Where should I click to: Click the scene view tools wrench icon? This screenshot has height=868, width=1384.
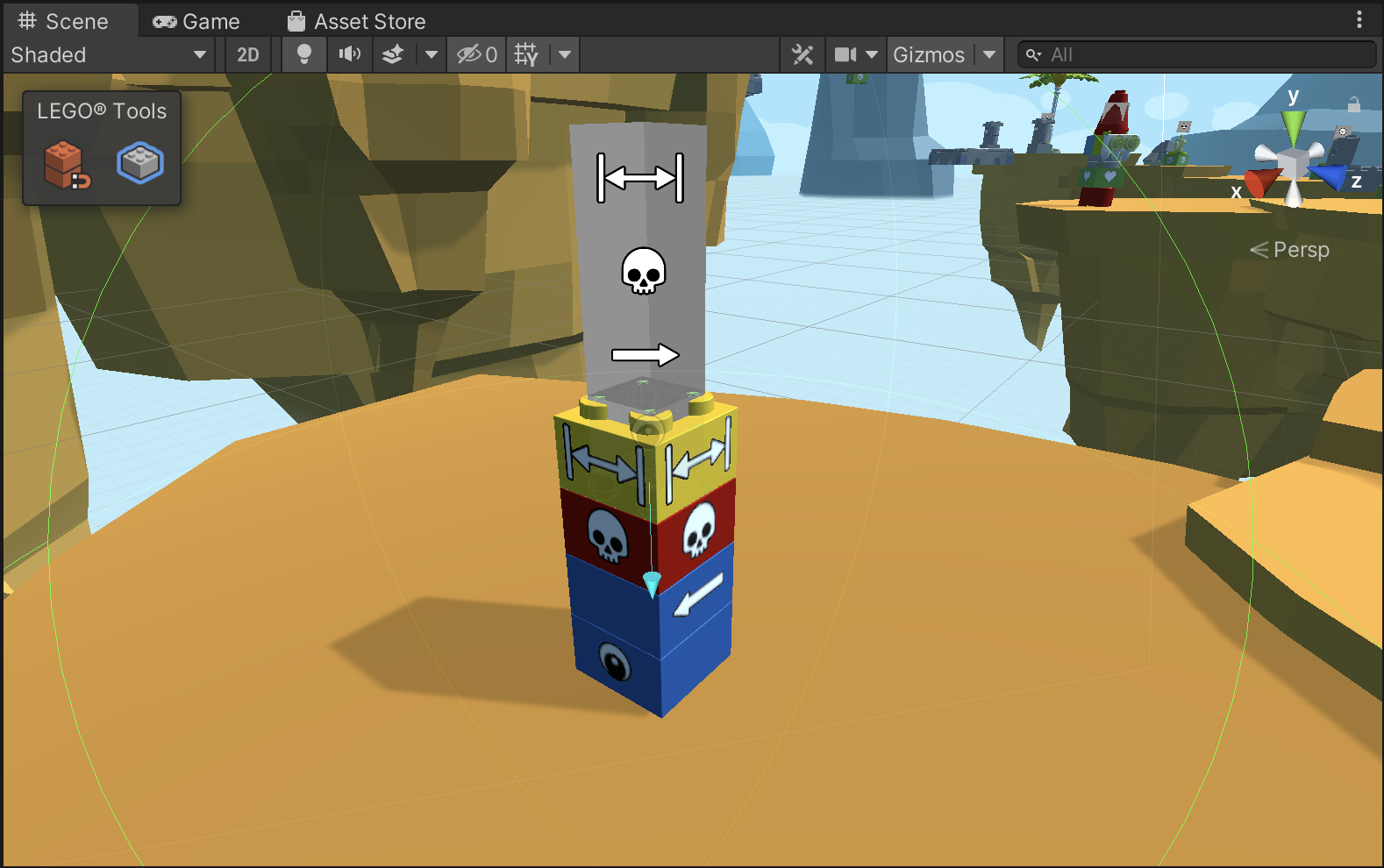802,54
